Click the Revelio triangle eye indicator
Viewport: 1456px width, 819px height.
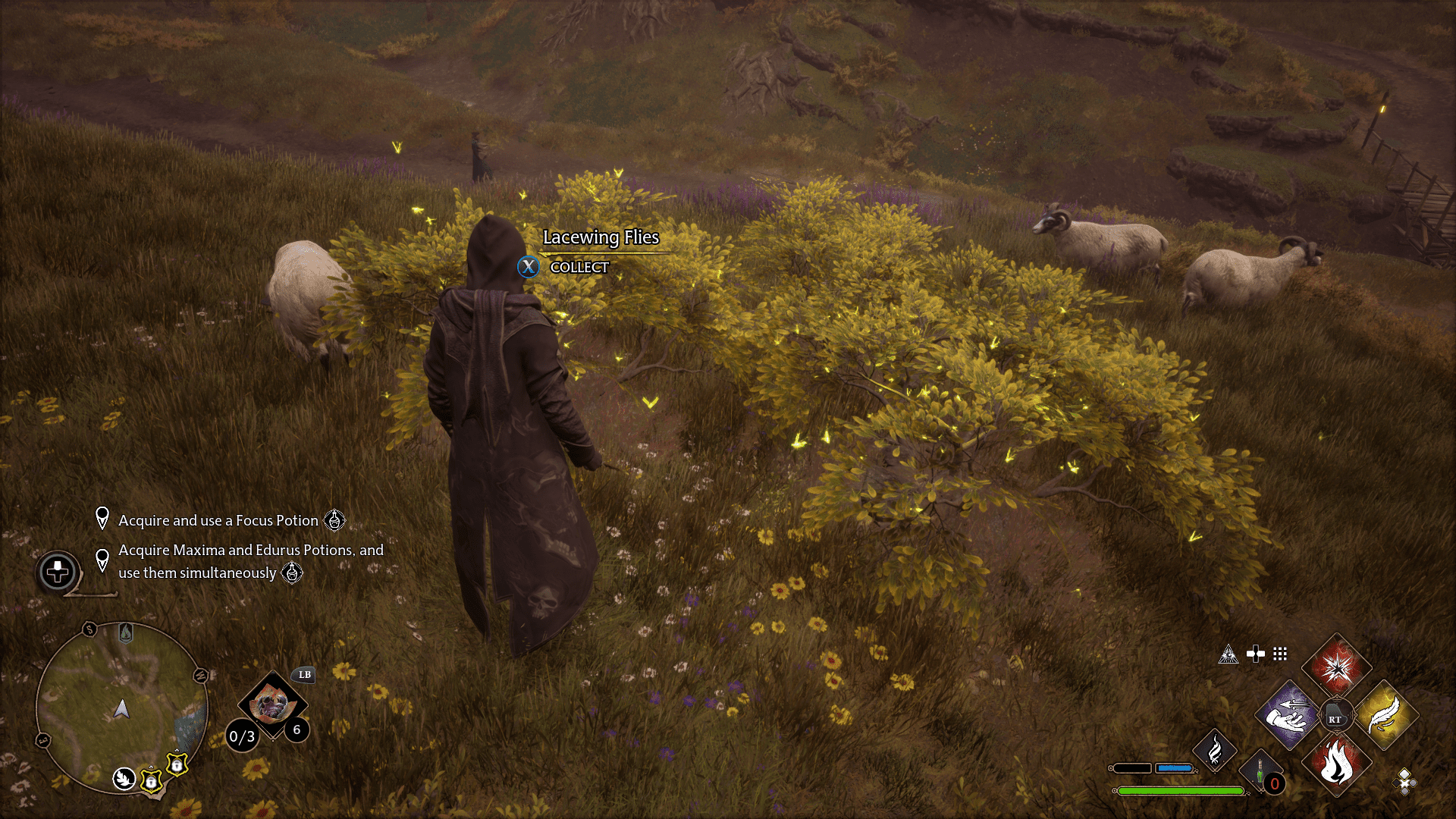point(1229,655)
